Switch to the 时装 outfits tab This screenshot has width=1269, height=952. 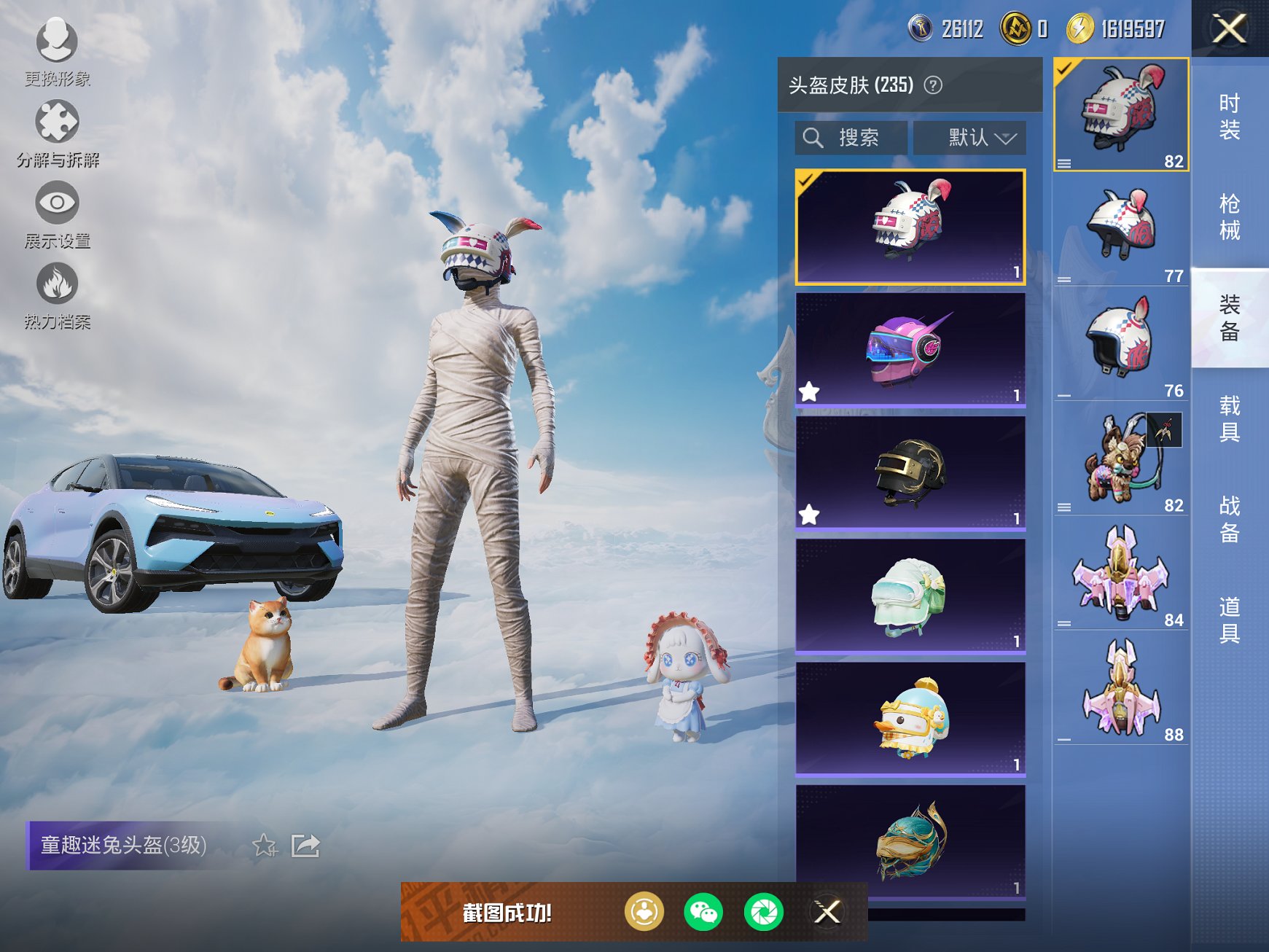coord(1229,117)
